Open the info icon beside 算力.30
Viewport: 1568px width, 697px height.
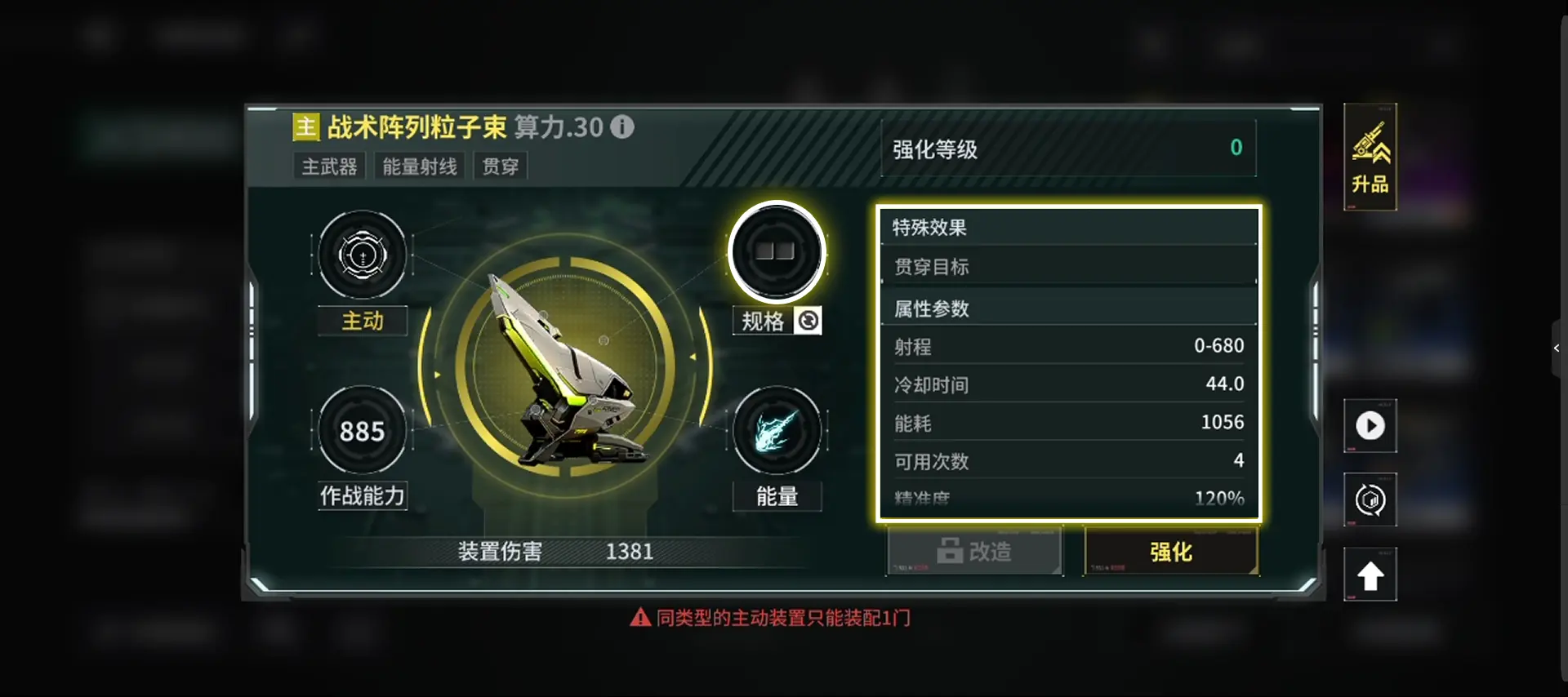pos(623,127)
